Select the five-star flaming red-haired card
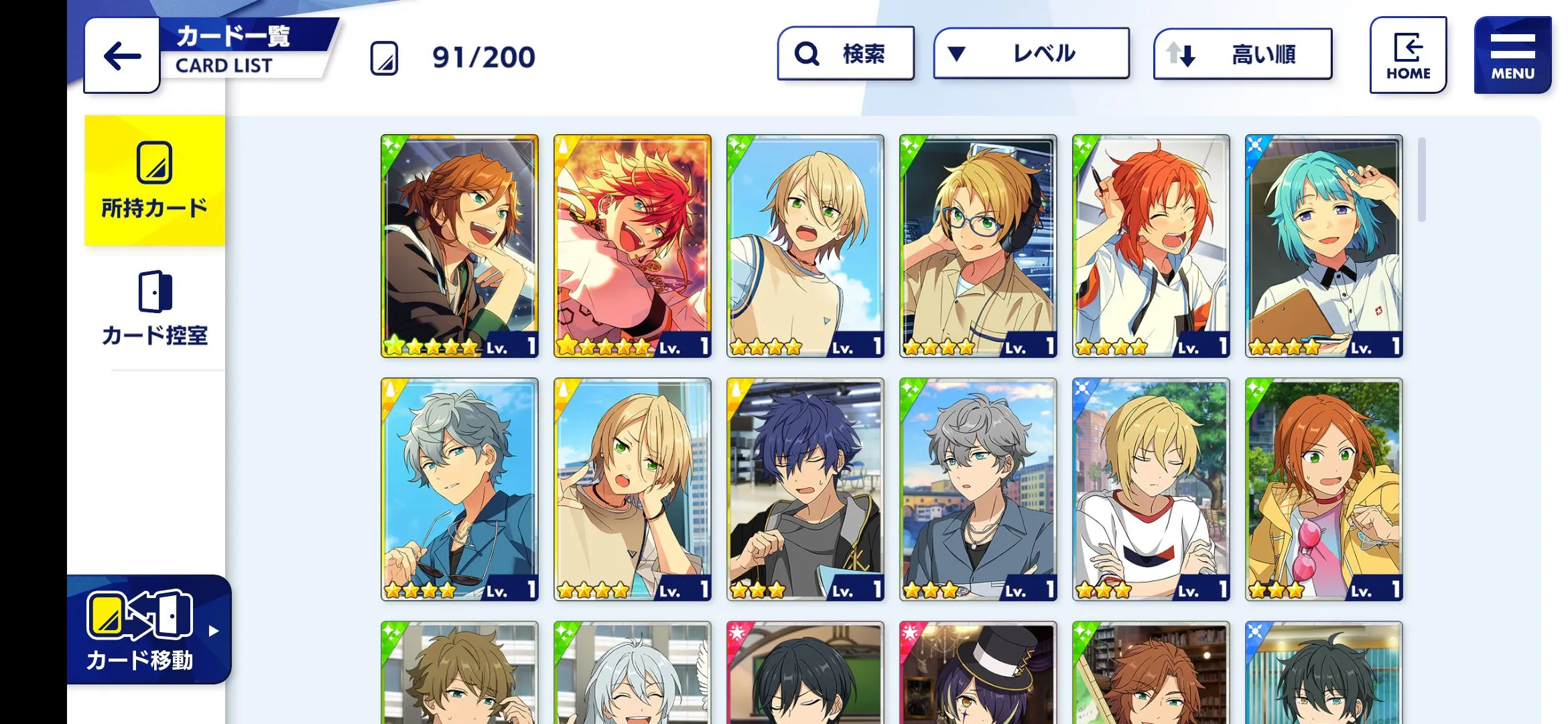Viewport: 1568px width, 724px height. (632, 246)
